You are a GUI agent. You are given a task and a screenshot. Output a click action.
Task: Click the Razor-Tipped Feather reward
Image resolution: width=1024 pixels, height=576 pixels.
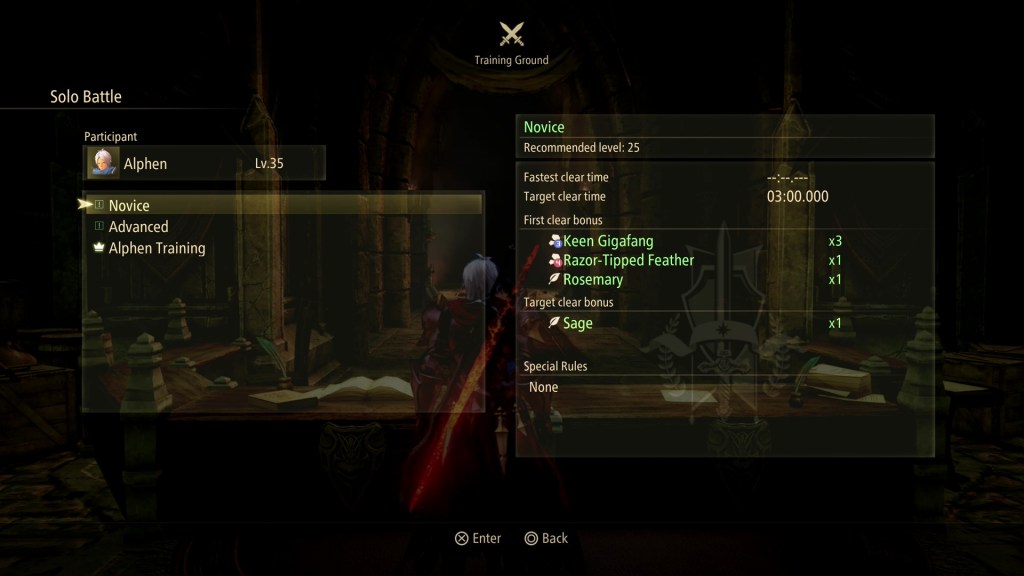[628, 260]
